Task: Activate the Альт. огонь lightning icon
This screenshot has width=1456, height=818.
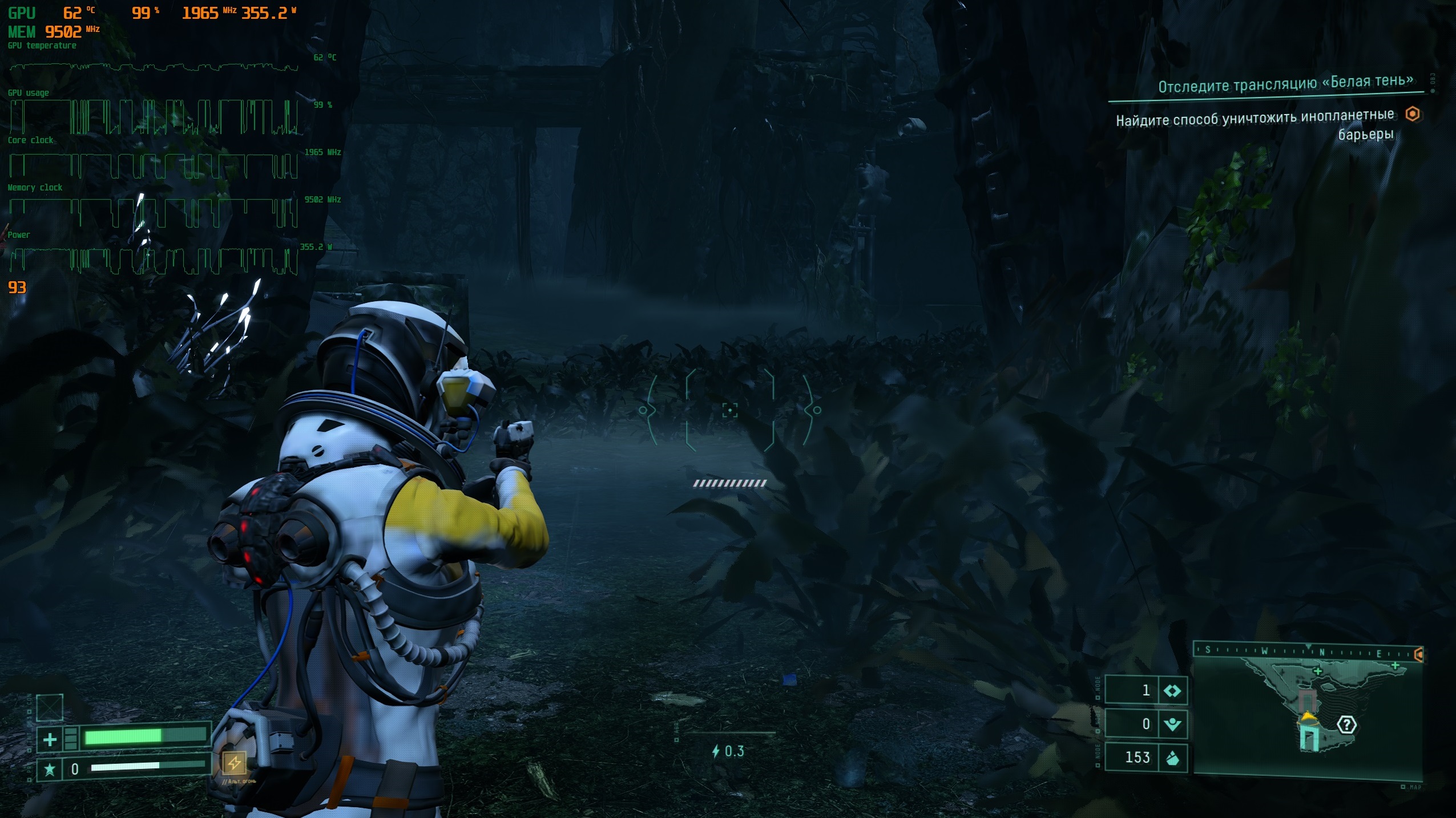Action: click(x=234, y=762)
